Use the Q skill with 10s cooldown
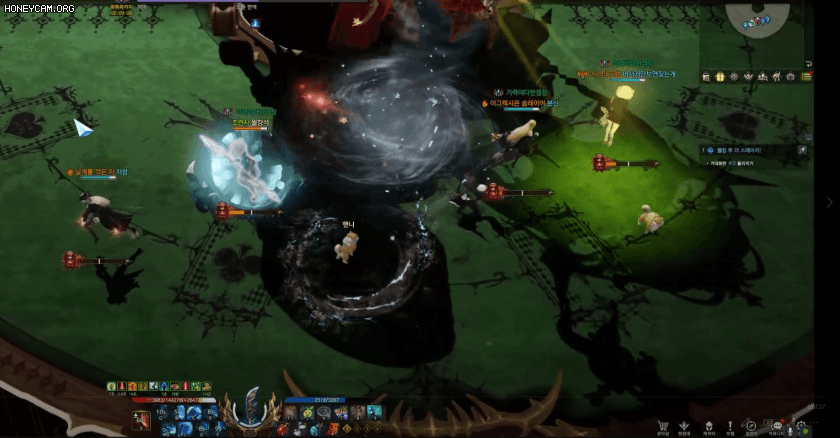The width and height of the screenshot is (840, 438). pos(162,412)
